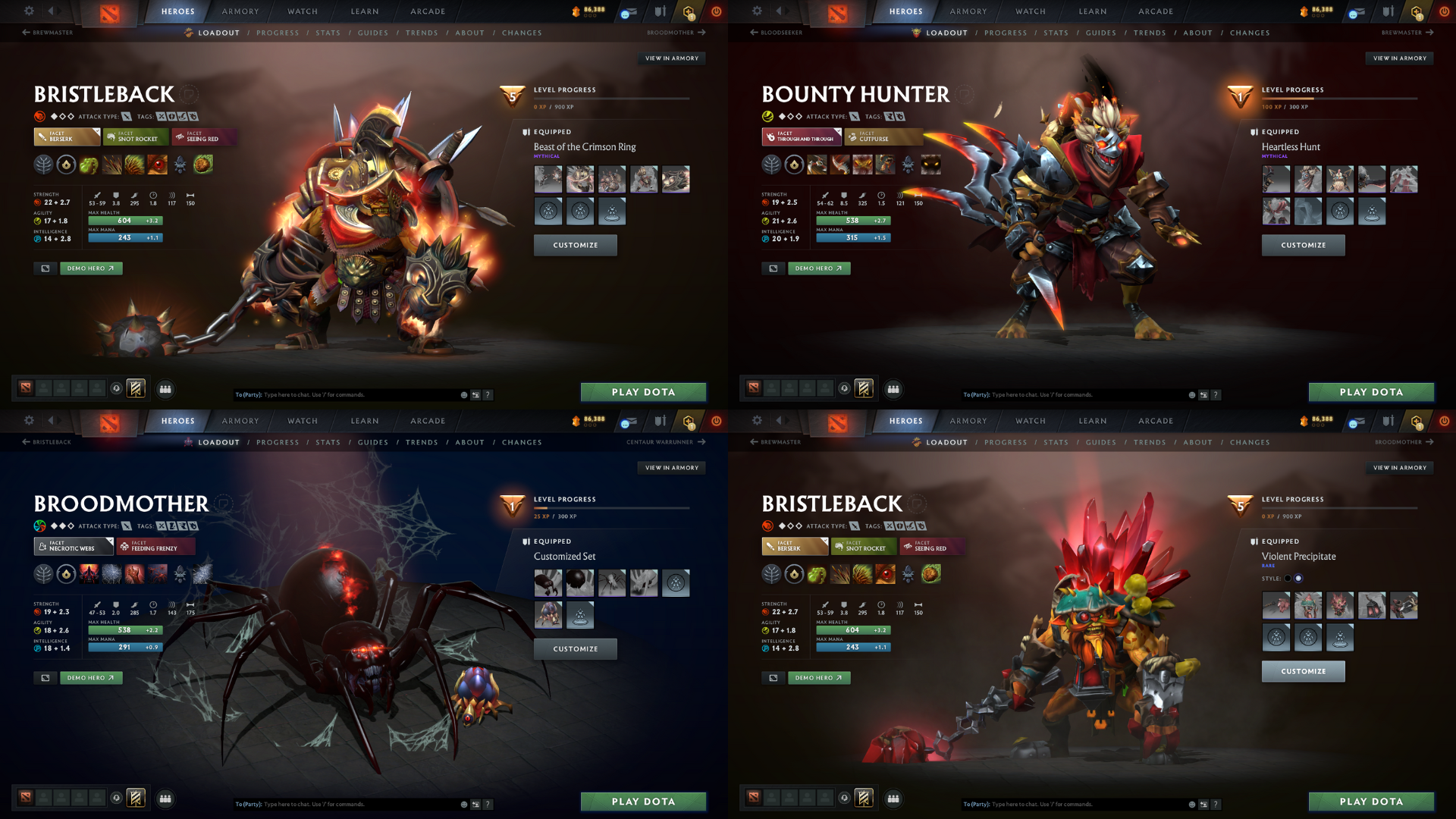The height and width of the screenshot is (819, 1456).
Task: Click the PLAY DOTA button
Action: (x=643, y=392)
